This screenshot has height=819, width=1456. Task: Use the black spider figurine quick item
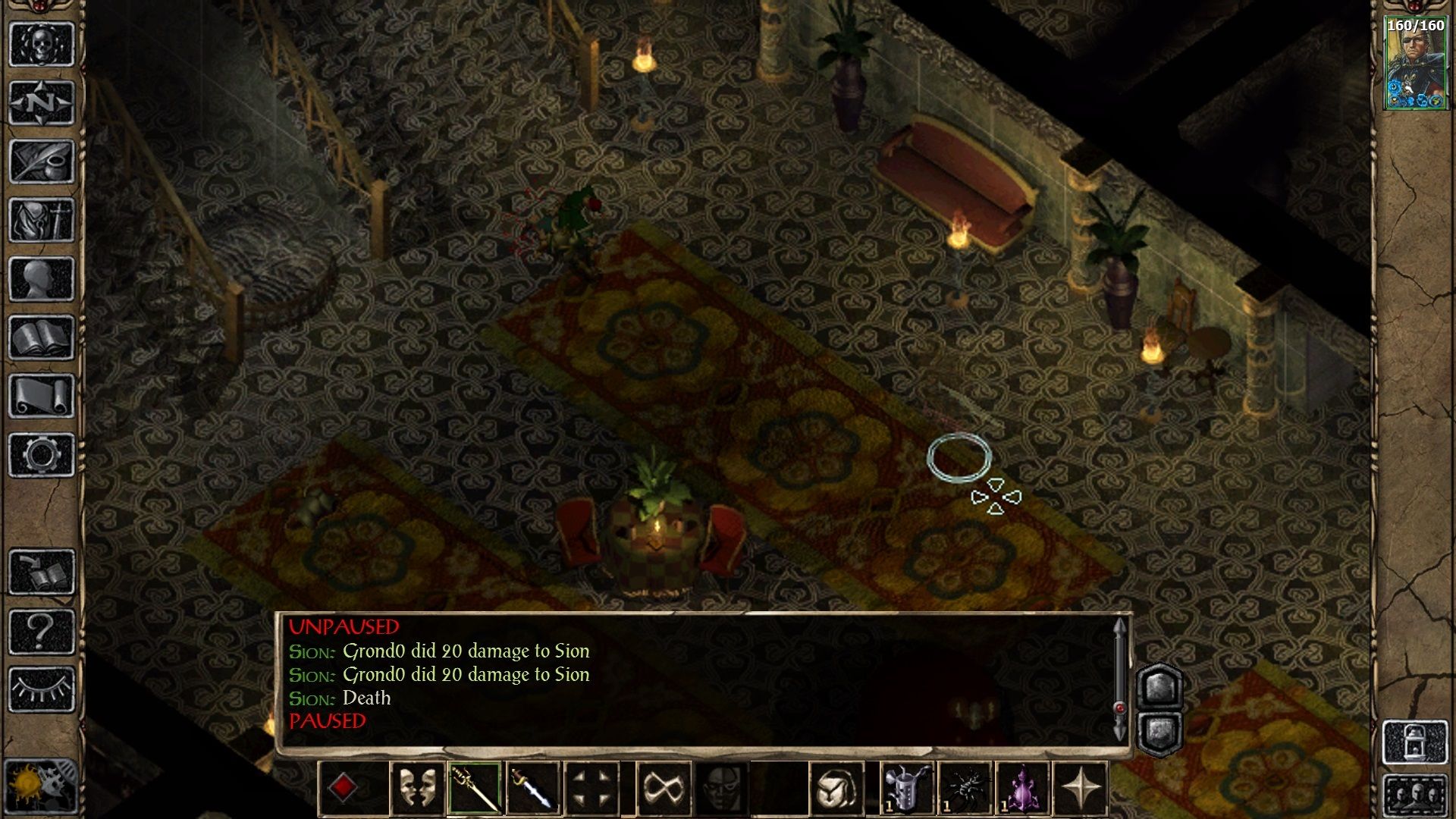pos(964,788)
